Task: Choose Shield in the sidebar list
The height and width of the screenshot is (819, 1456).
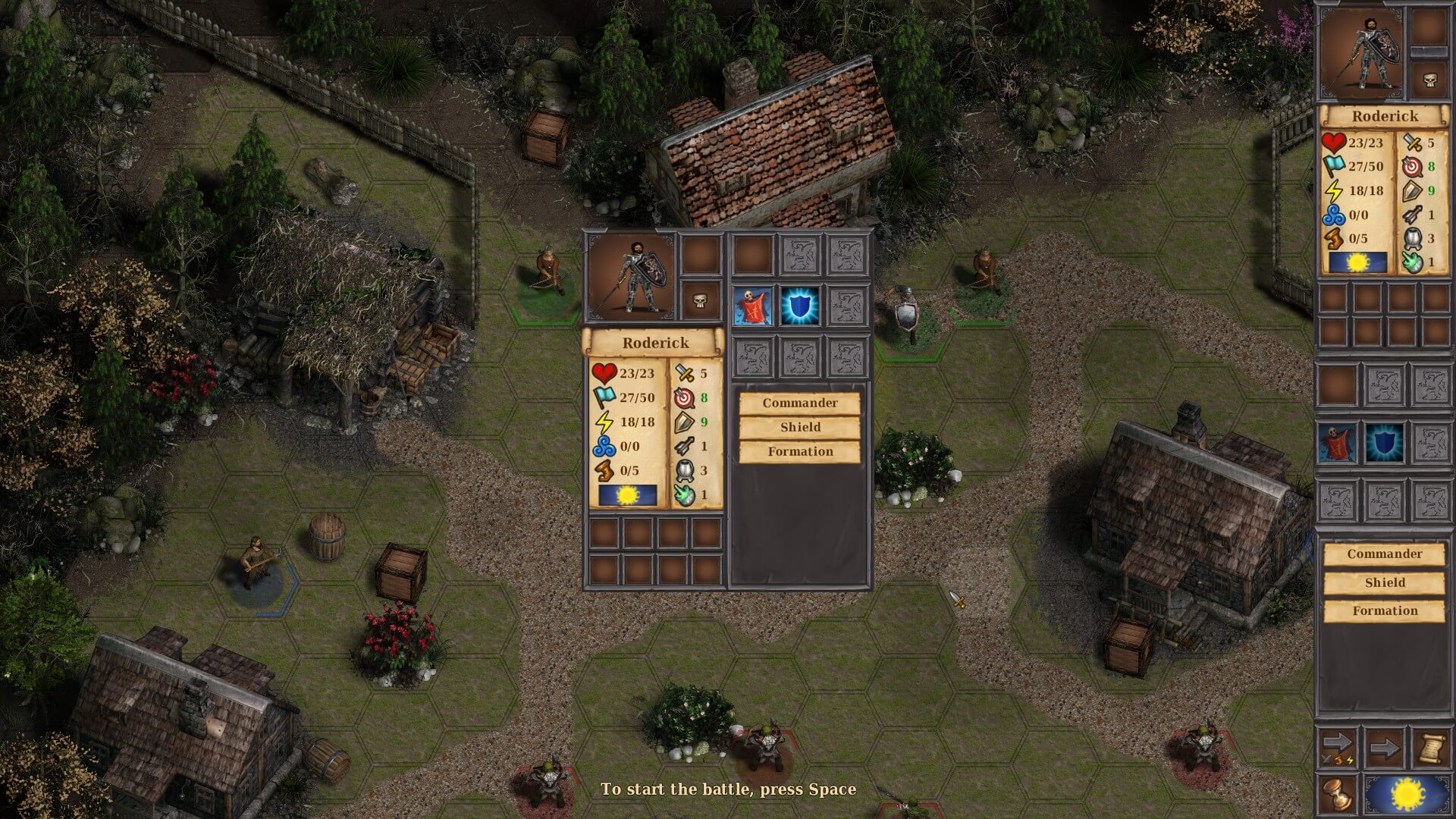Action: 1384,582
